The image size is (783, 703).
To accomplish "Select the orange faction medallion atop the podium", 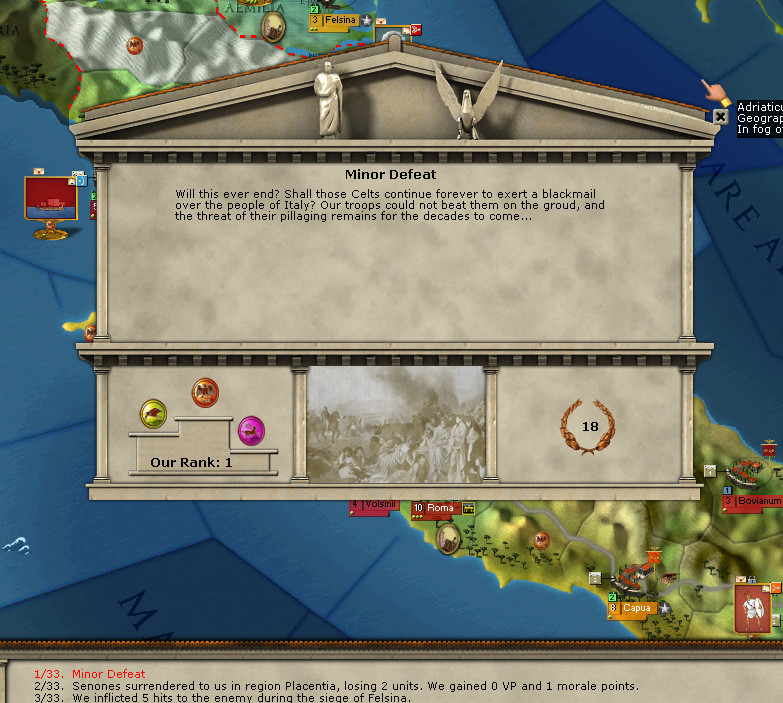I will pos(205,392).
